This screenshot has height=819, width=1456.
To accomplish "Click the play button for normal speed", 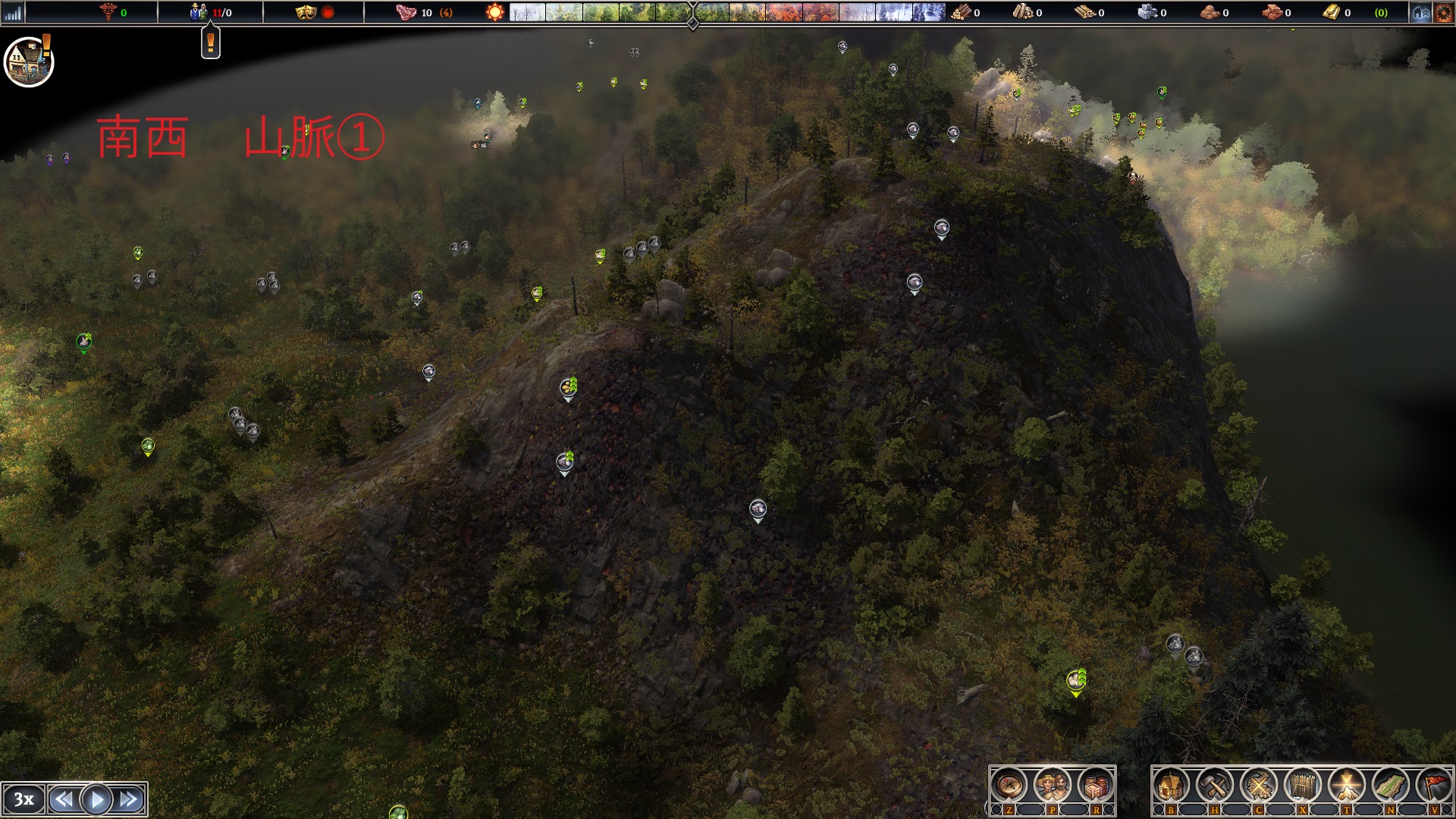I will coord(96,799).
